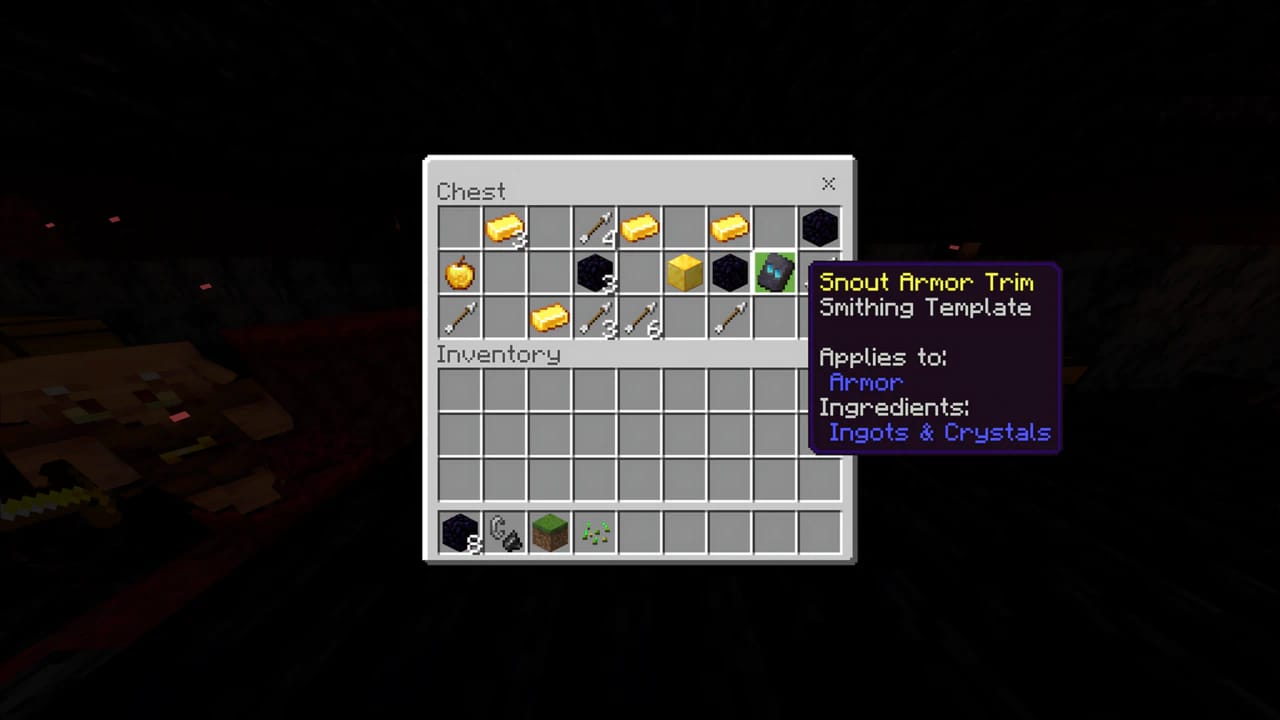Viewport: 1280px width, 720px height.
Task: Pick up the grass block from the hotbar
Action: pos(550,533)
